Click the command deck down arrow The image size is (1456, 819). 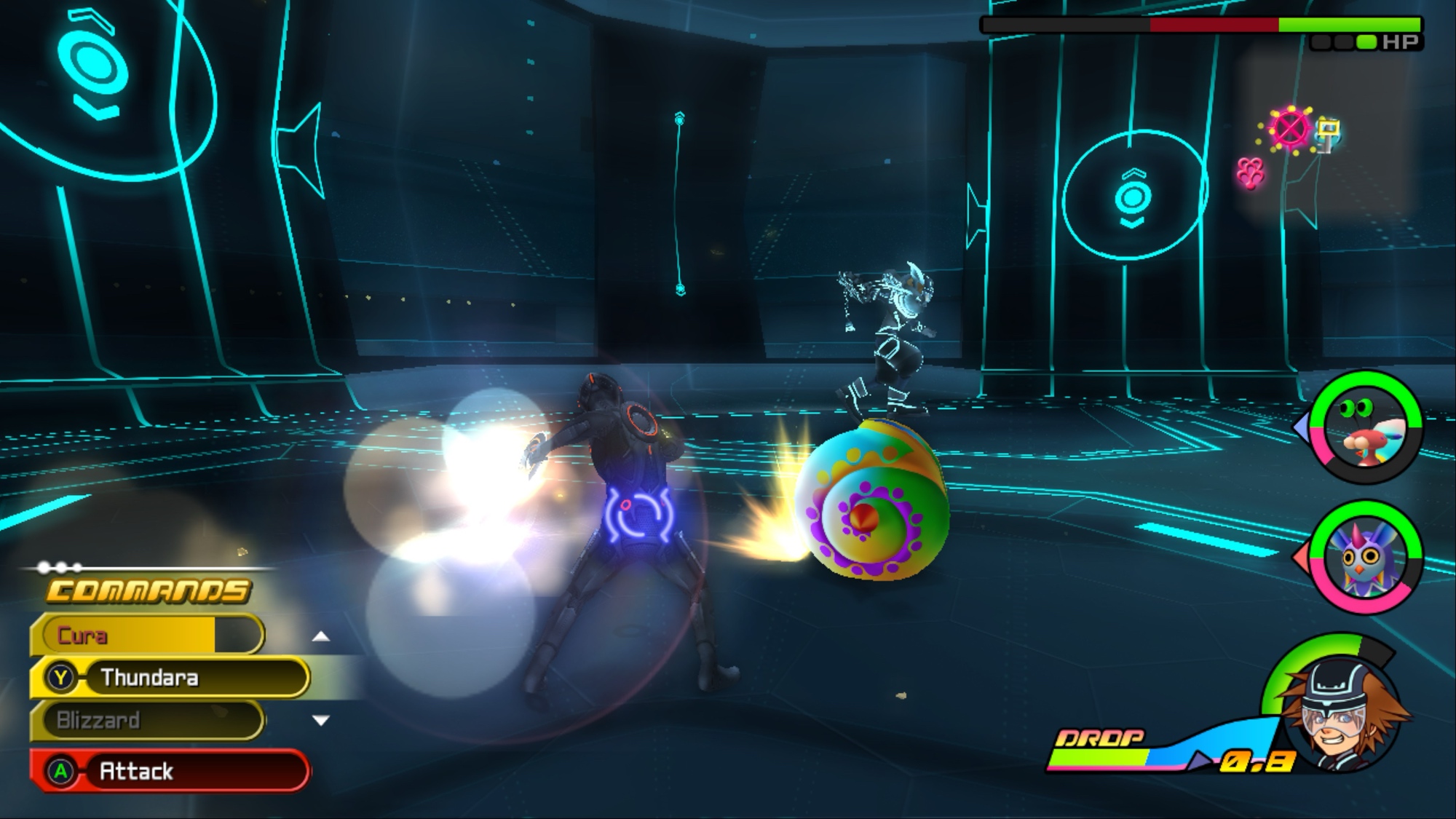(320, 721)
